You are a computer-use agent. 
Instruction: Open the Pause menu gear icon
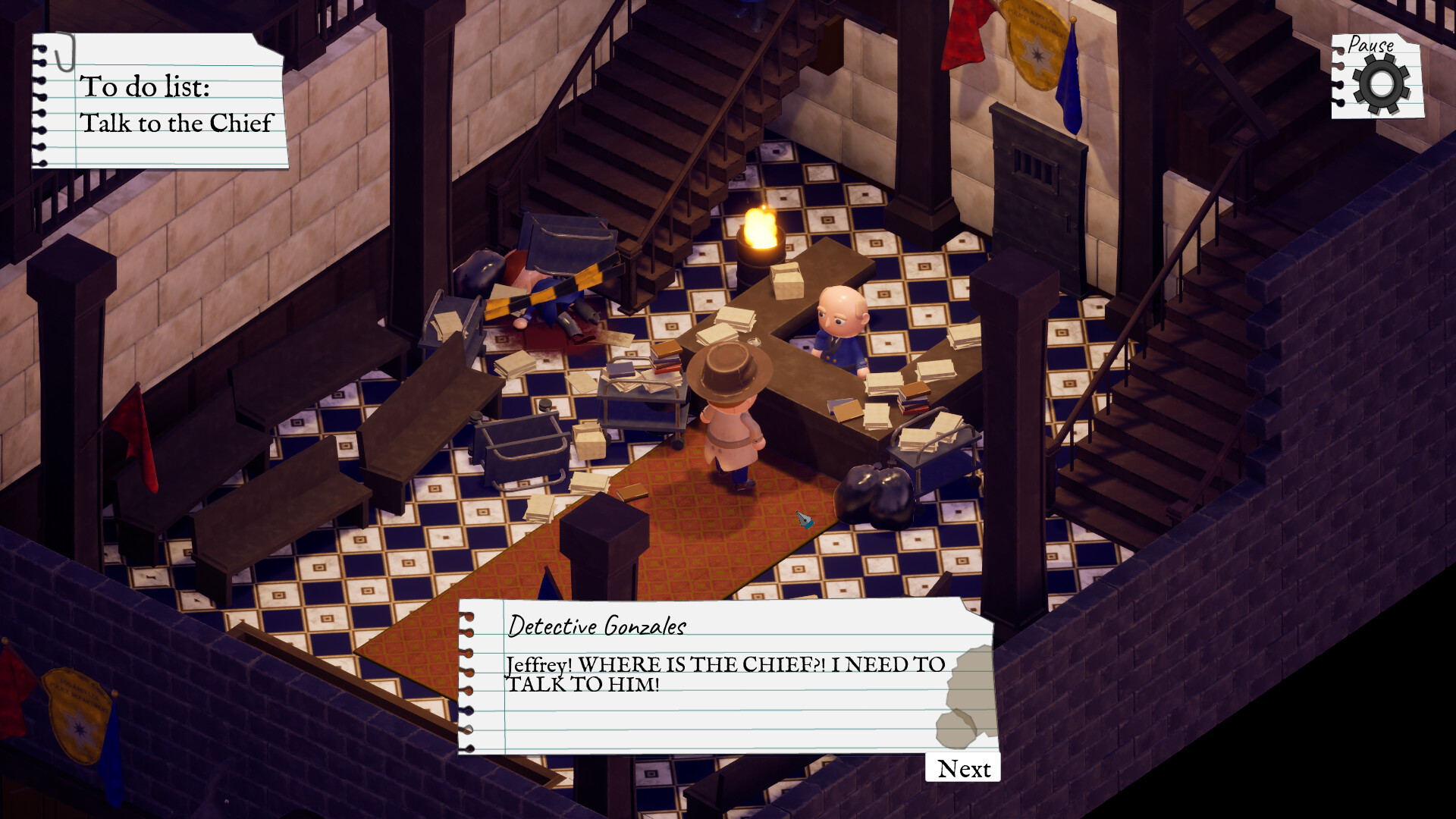coord(1380,83)
